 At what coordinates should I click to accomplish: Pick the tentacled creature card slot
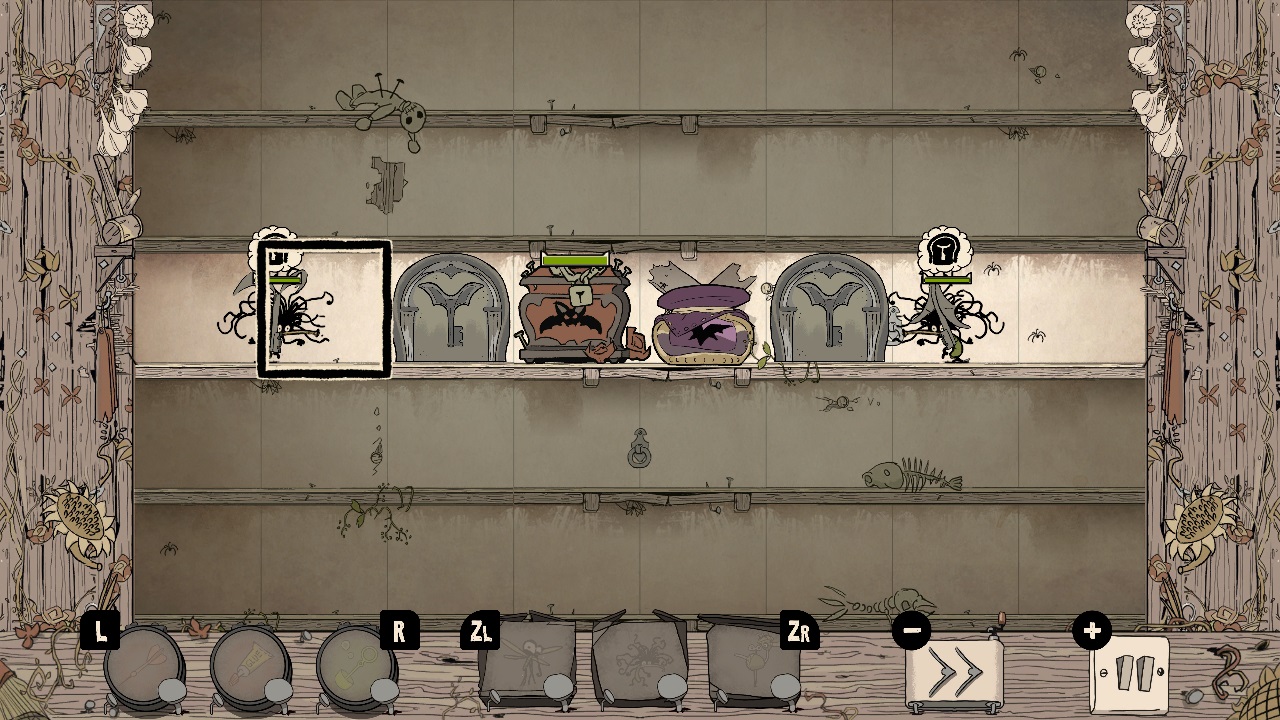click(640, 660)
